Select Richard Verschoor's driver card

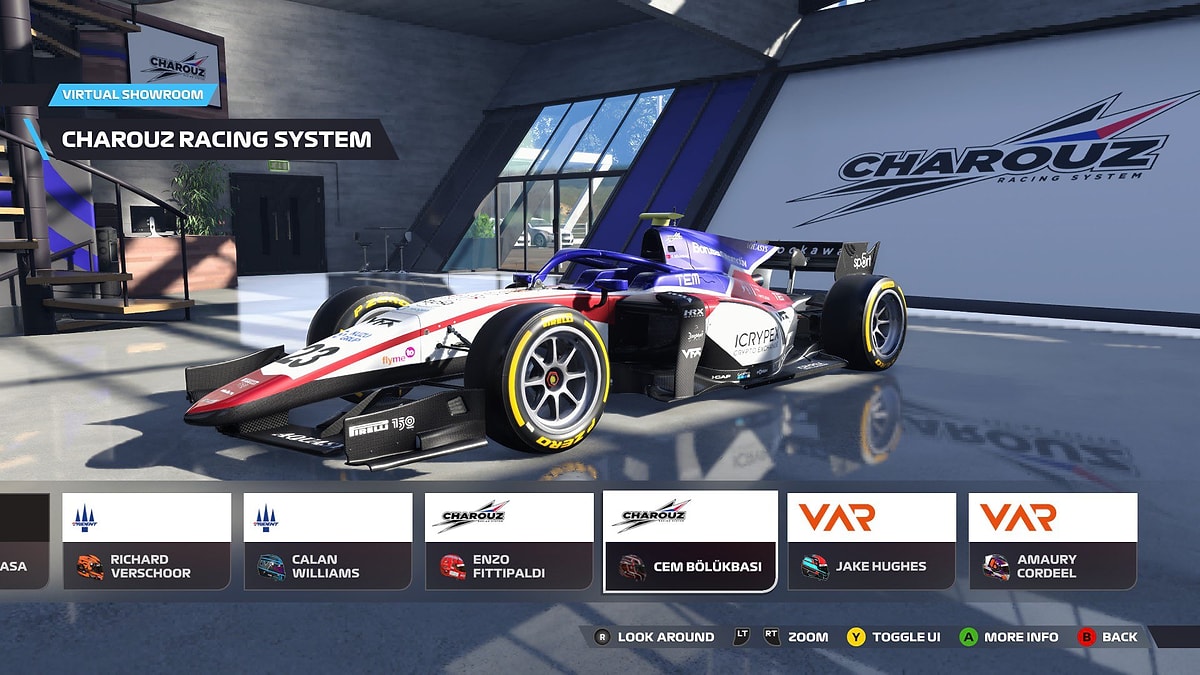click(146, 541)
